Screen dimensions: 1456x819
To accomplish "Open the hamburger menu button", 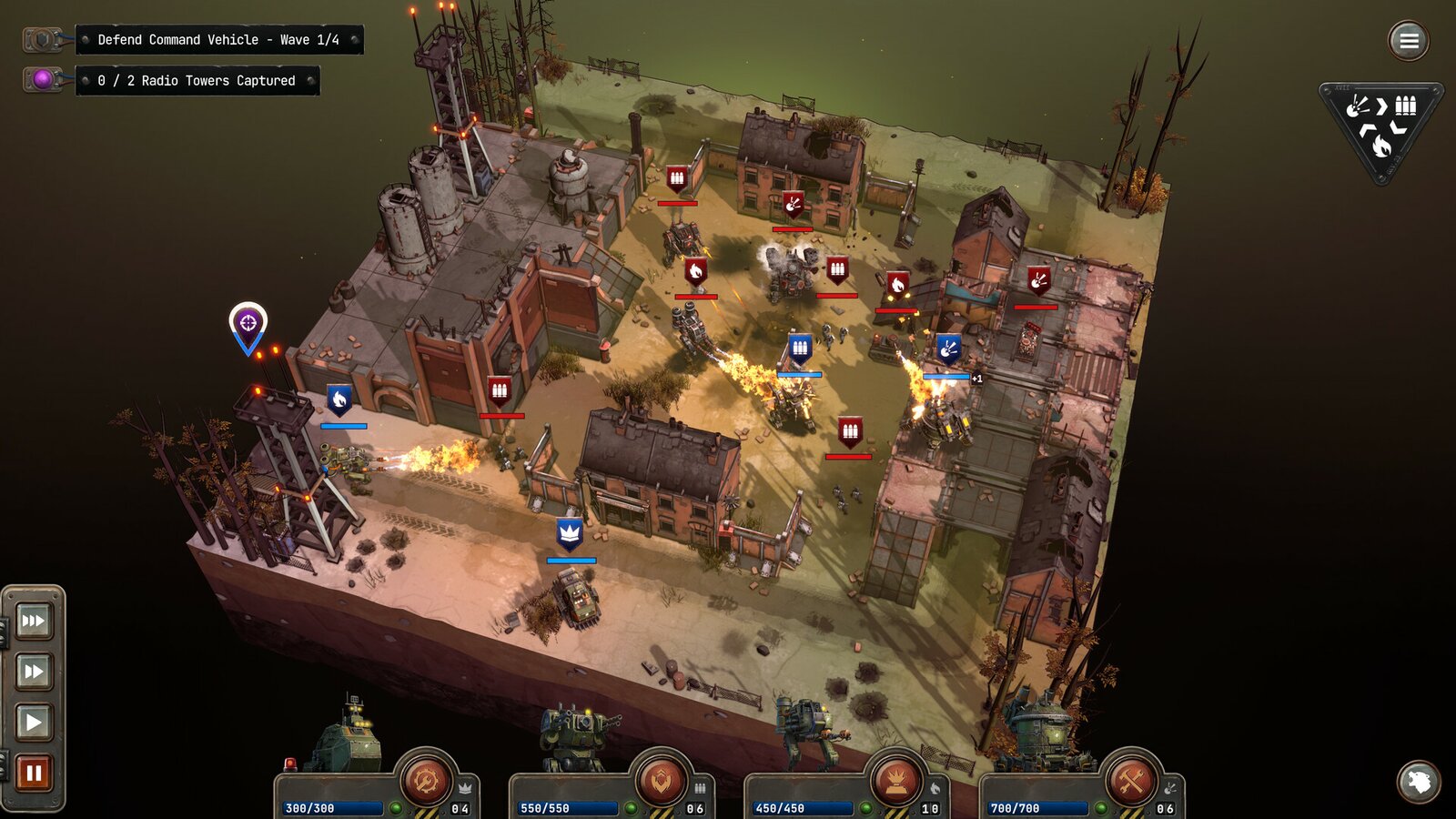I will click(1409, 41).
